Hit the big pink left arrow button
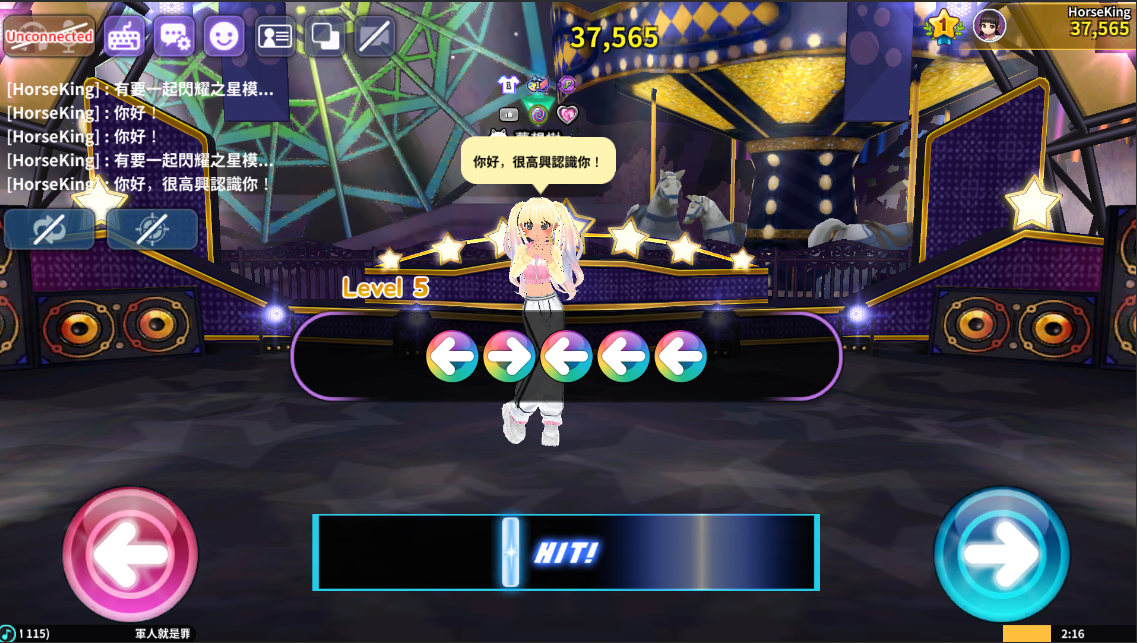The image size is (1137, 643). 130,554
